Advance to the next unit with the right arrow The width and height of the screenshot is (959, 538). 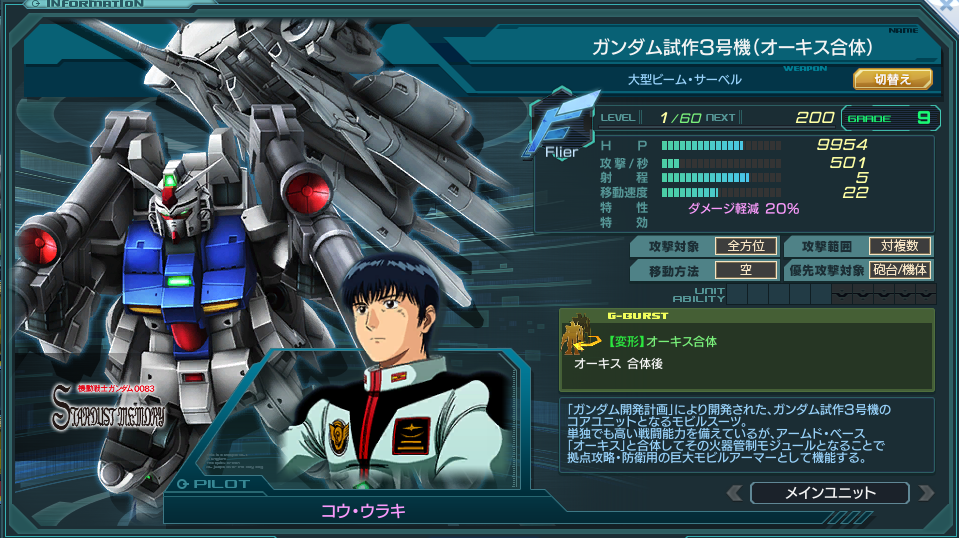926,493
